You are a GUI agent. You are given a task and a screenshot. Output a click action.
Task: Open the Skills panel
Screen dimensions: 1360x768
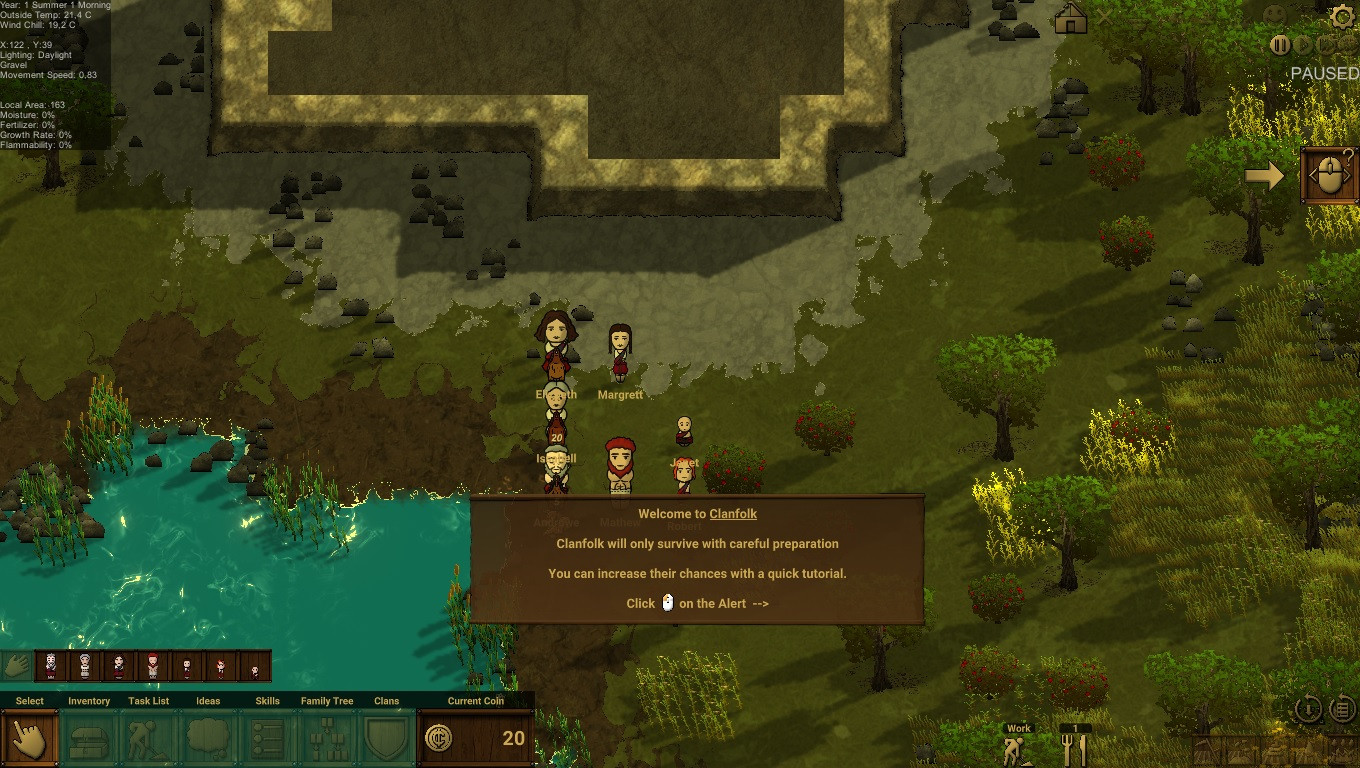click(x=267, y=739)
